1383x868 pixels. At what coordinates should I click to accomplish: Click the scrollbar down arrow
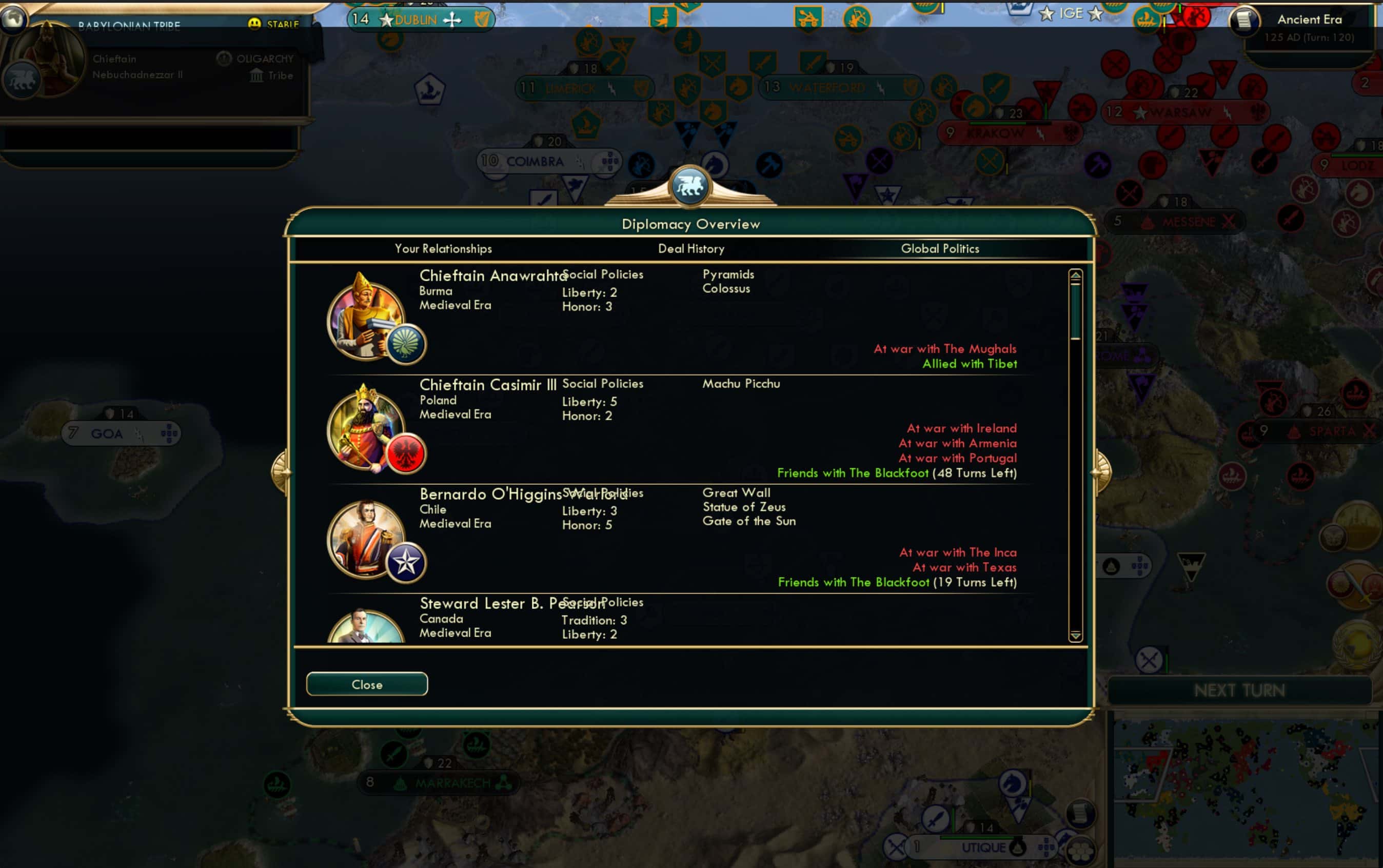tap(1076, 637)
